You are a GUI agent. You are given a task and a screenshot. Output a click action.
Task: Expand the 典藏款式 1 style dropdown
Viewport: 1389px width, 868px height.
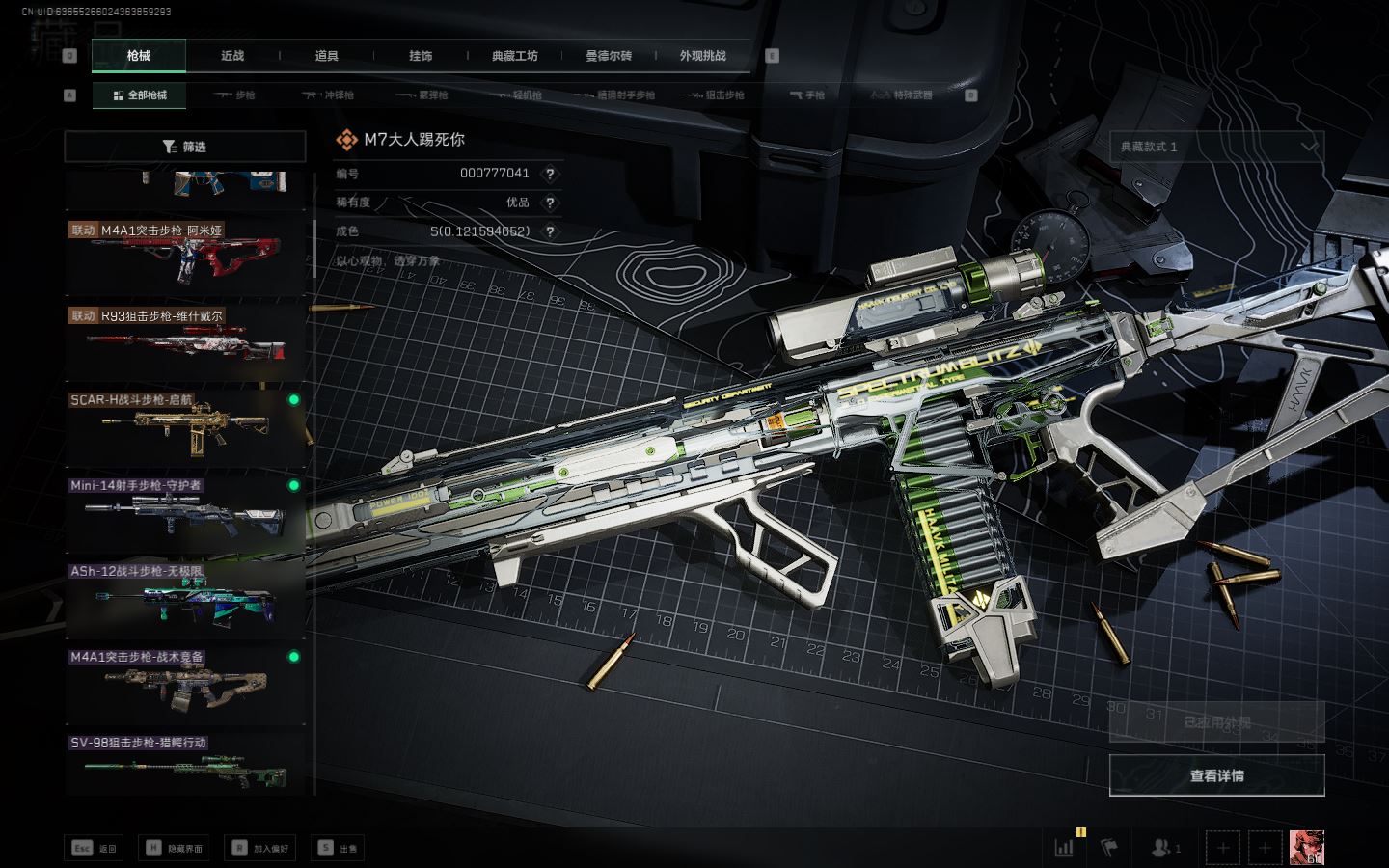[x=1216, y=147]
